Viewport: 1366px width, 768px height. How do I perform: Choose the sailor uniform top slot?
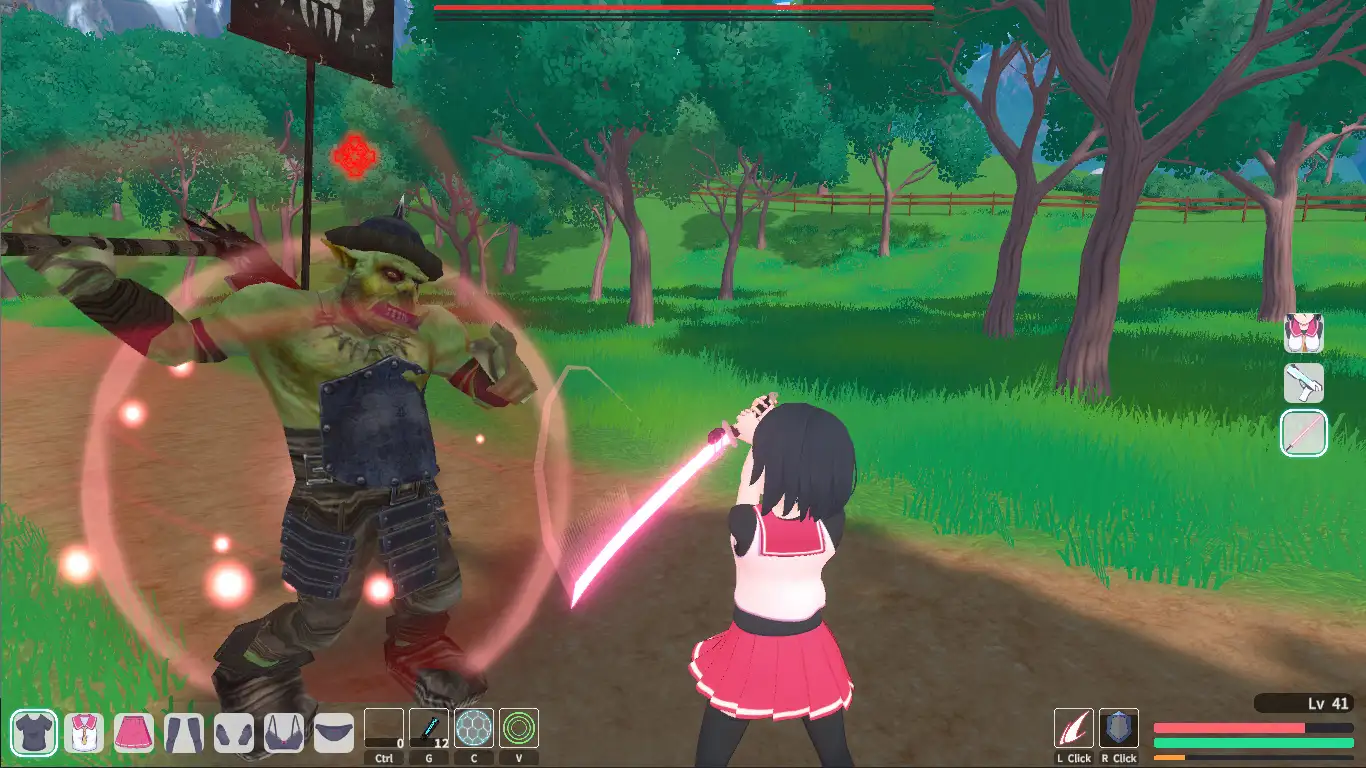pyautogui.click(x=84, y=733)
